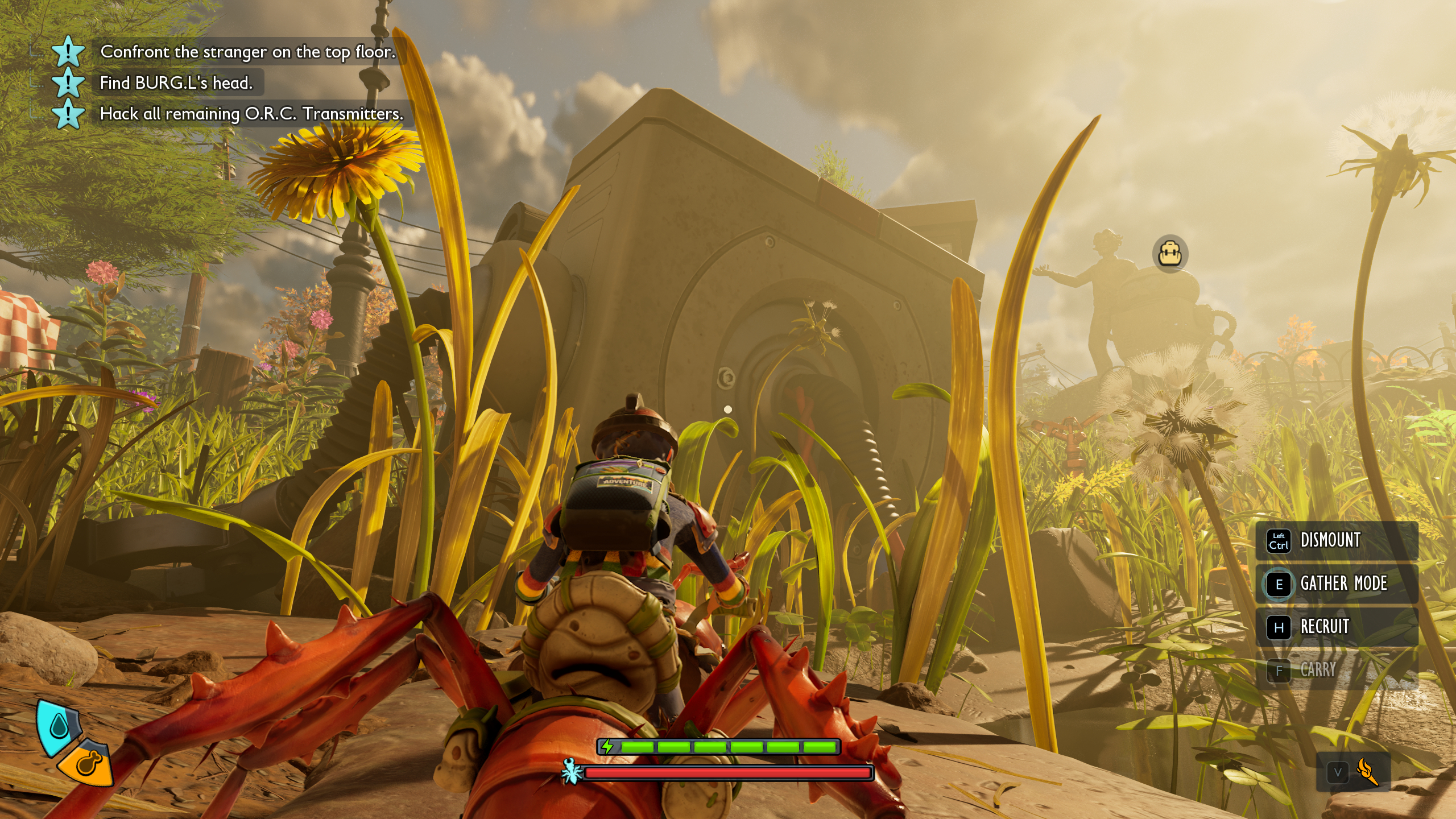Select the 'Confront the stranger' quest objective

point(247,52)
